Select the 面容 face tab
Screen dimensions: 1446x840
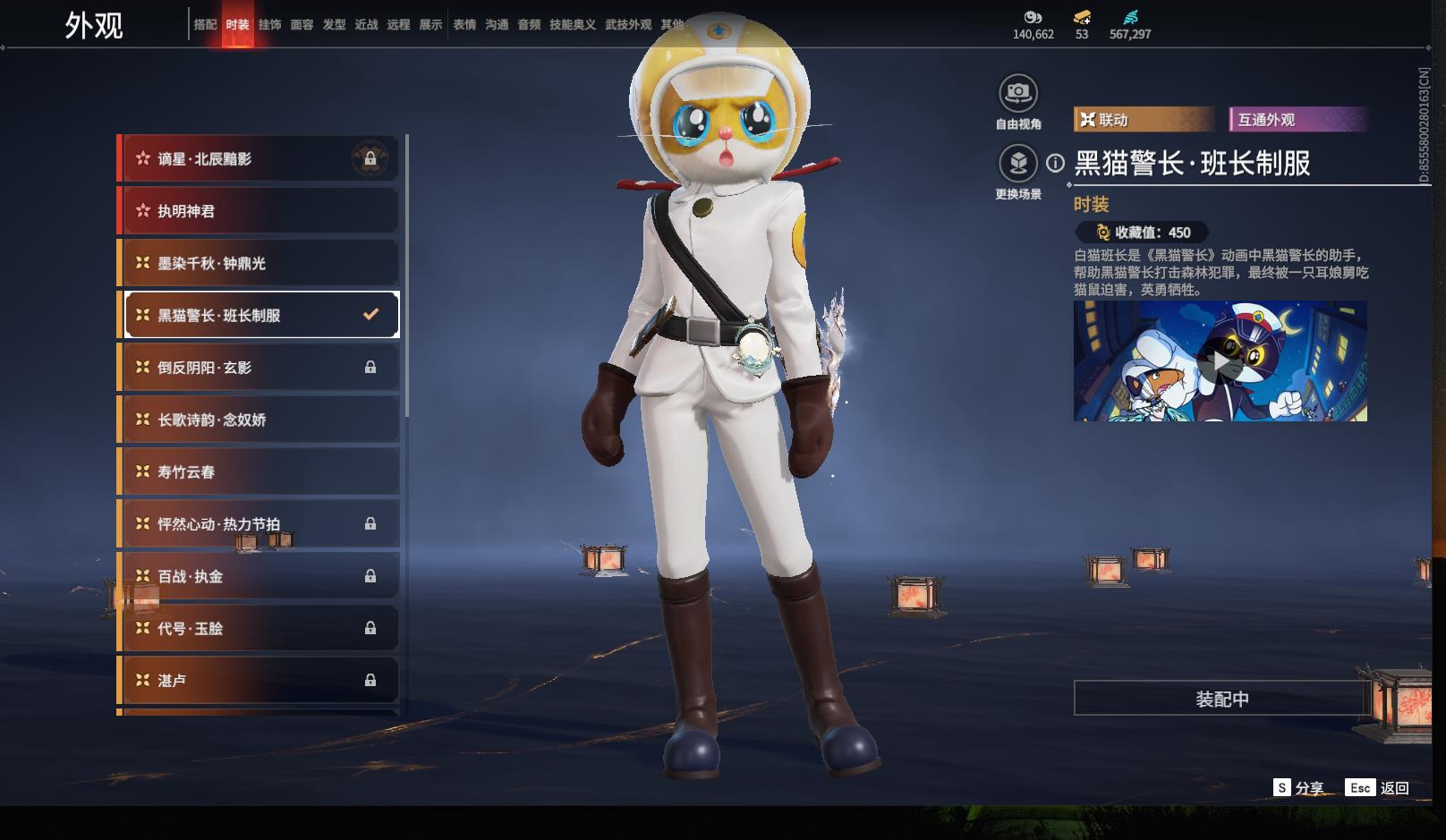[x=302, y=24]
